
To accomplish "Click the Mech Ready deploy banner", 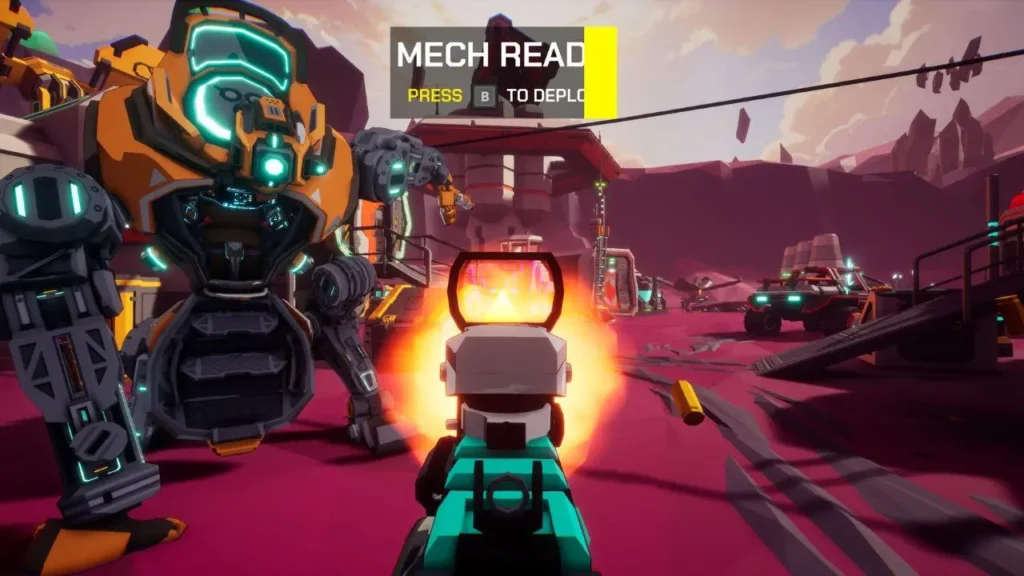I will pyautogui.click(x=502, y=73).
